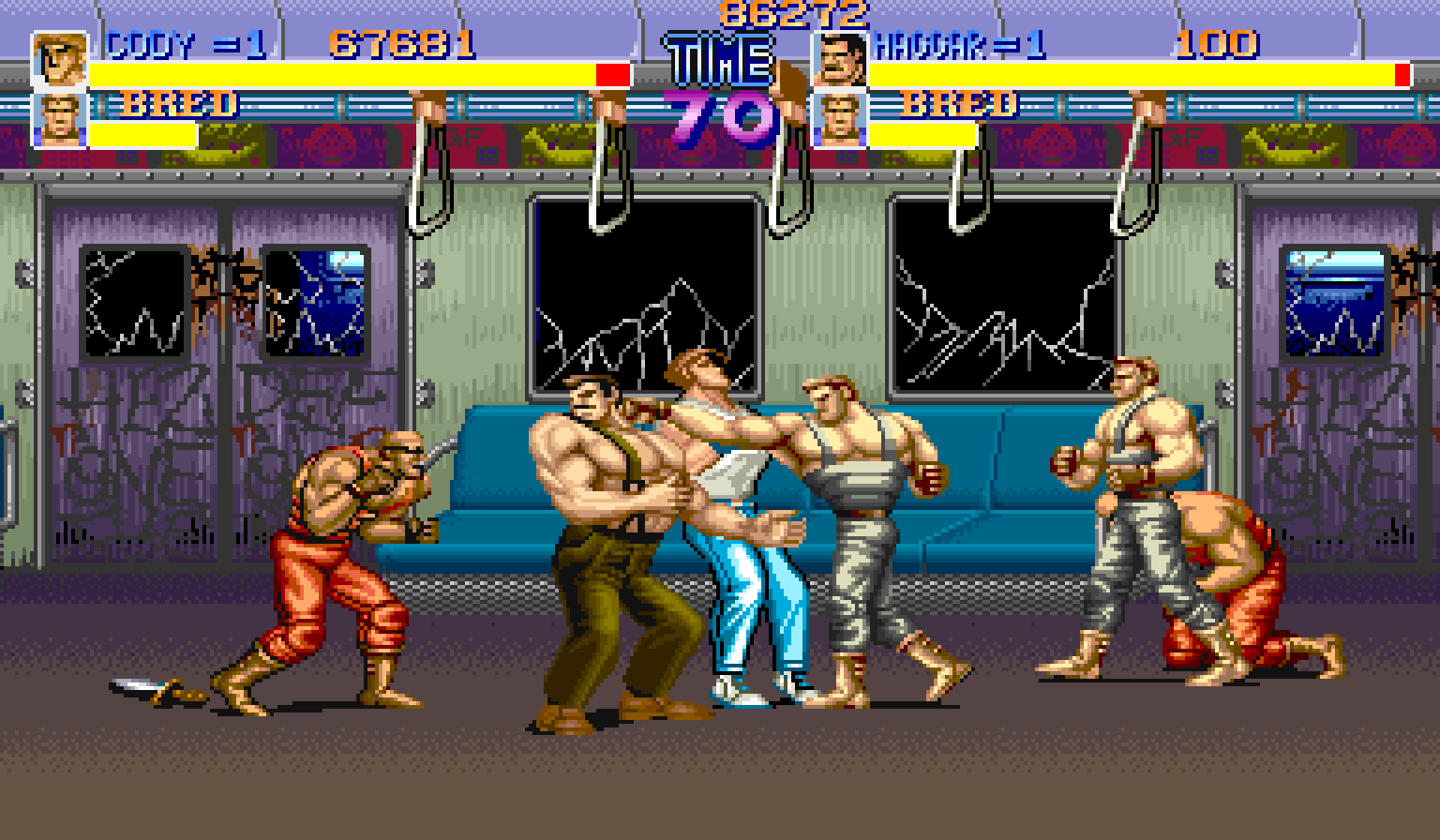1440x840 pixels.
Task: Click the TIME label graphic
Action: [x=718, y=58]
